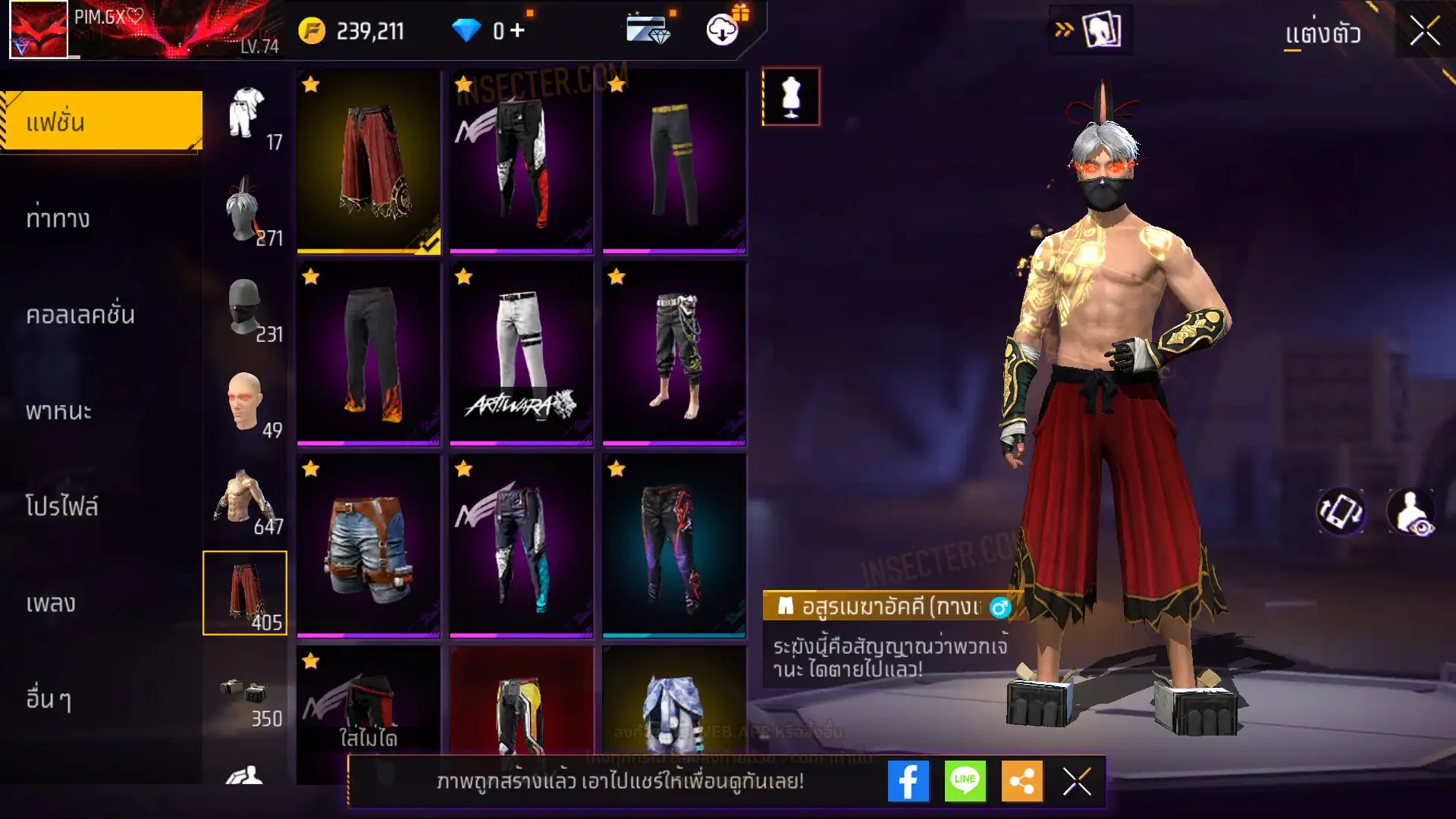Open the player profile avatar
This screenshot has width=1456, height=819.
tap(38, 30)
